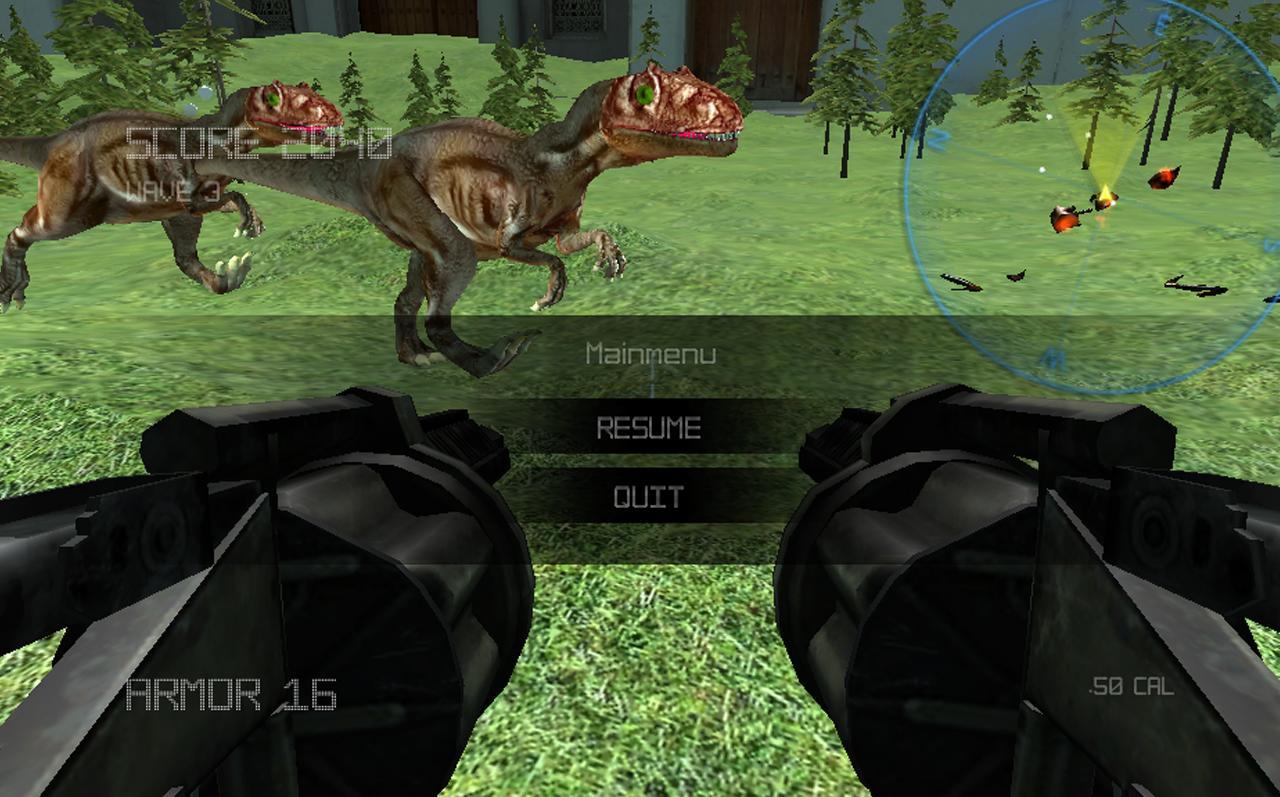Open the Mainmenu header bar
The height and width of the screenshot is (797, 1280).
coord(650,352)
